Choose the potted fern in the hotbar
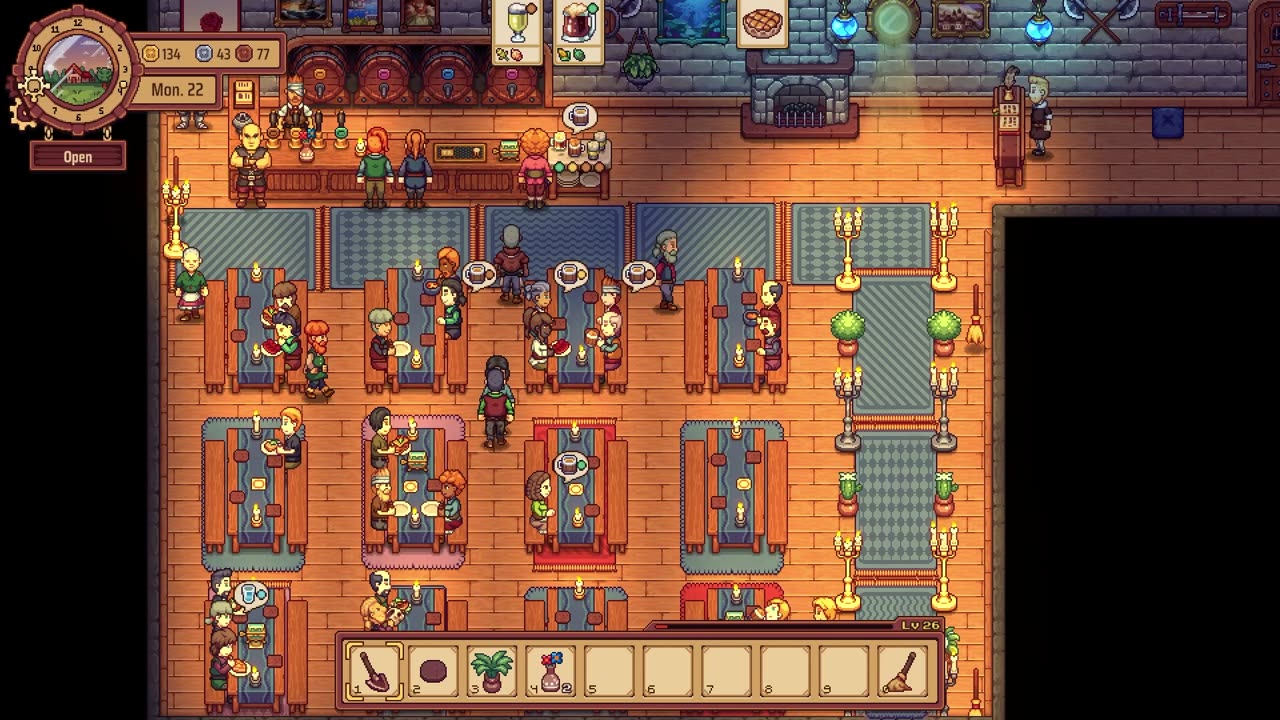1280x720 pixels. click(491, 669)
